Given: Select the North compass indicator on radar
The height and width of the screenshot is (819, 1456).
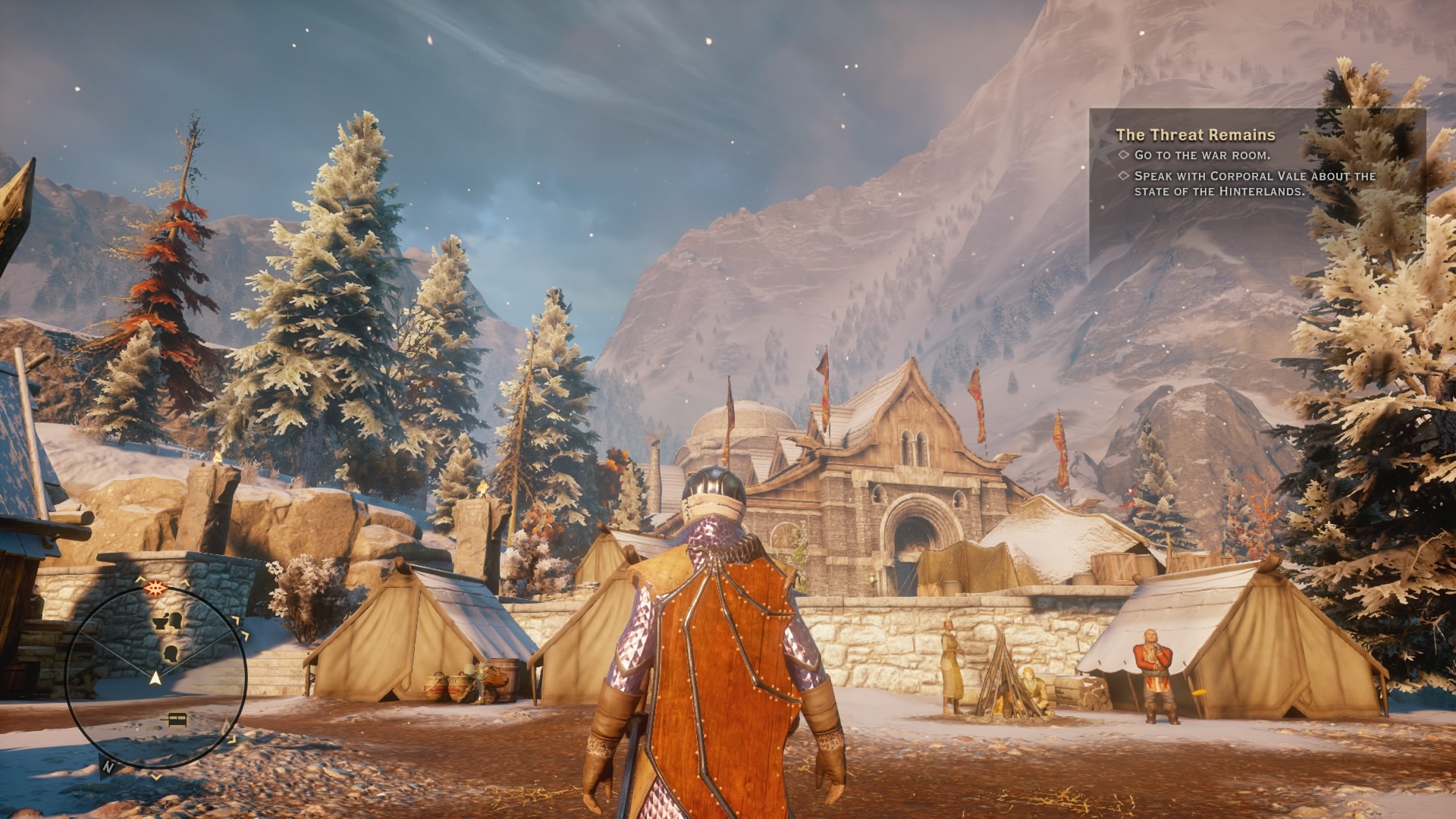Looking at the screenshot, I should pos(108,767).
